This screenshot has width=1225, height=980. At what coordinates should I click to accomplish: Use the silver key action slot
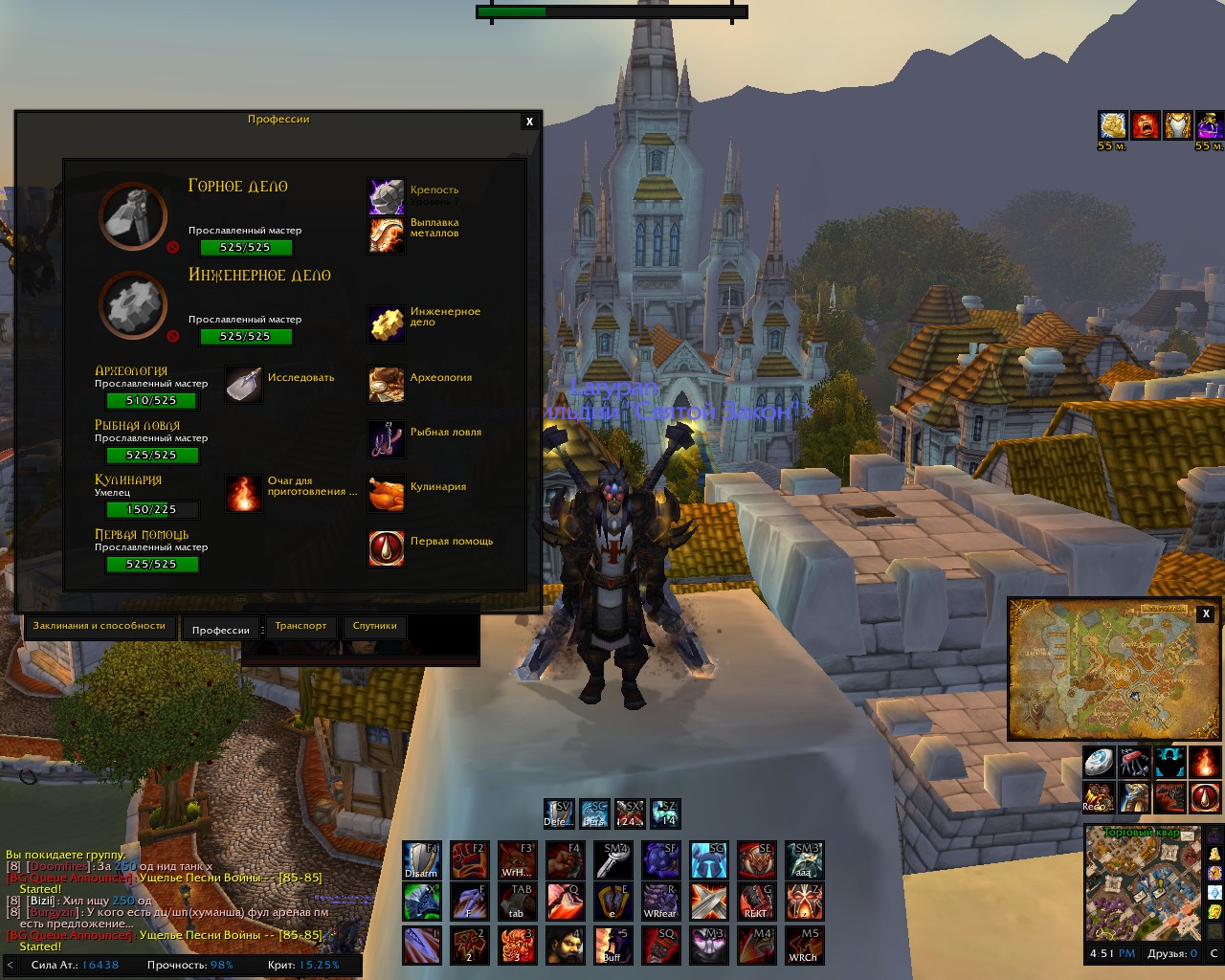pos(612,860)
